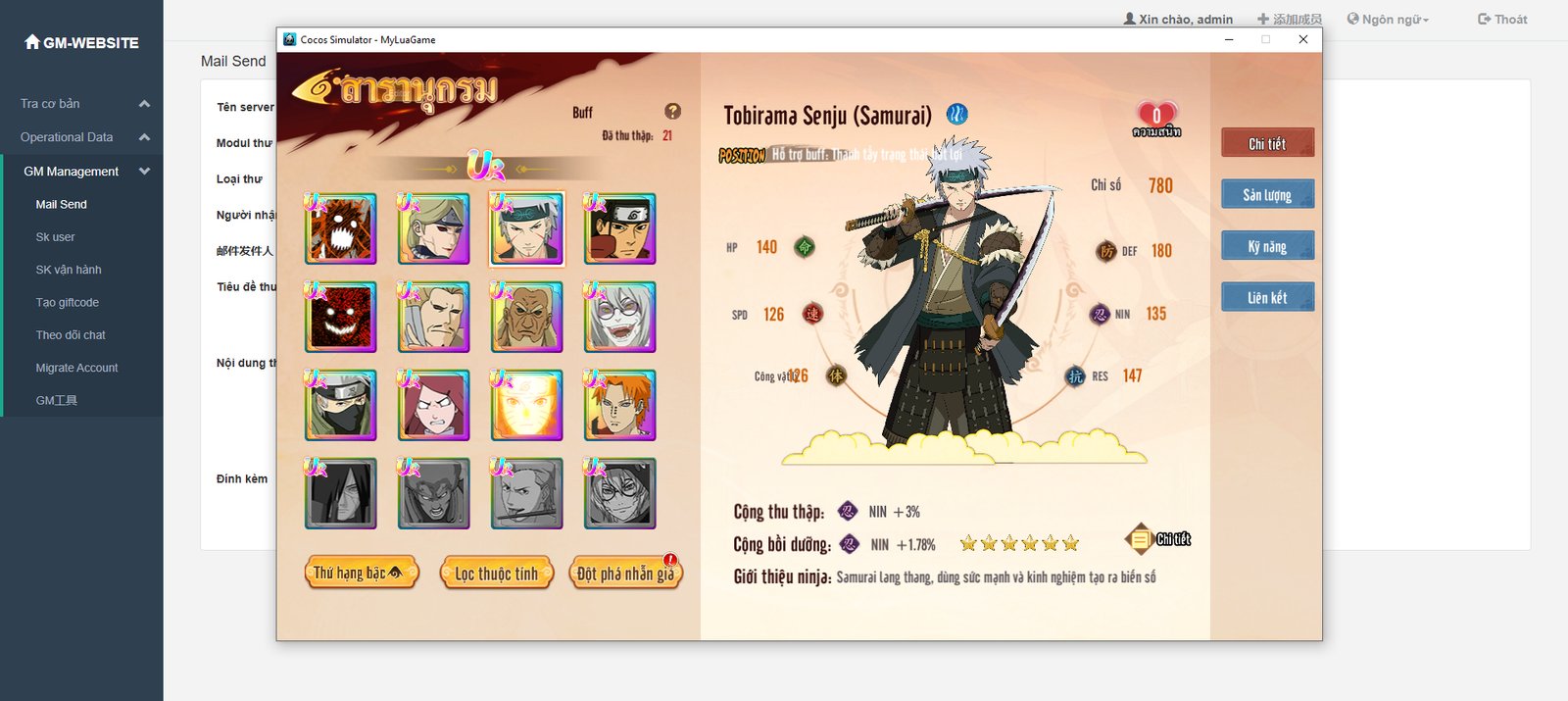The height and width of the screenshot is (701, 1568).
Task: Open the Chi tiết details tab
Action: [x=1267, y=143]
